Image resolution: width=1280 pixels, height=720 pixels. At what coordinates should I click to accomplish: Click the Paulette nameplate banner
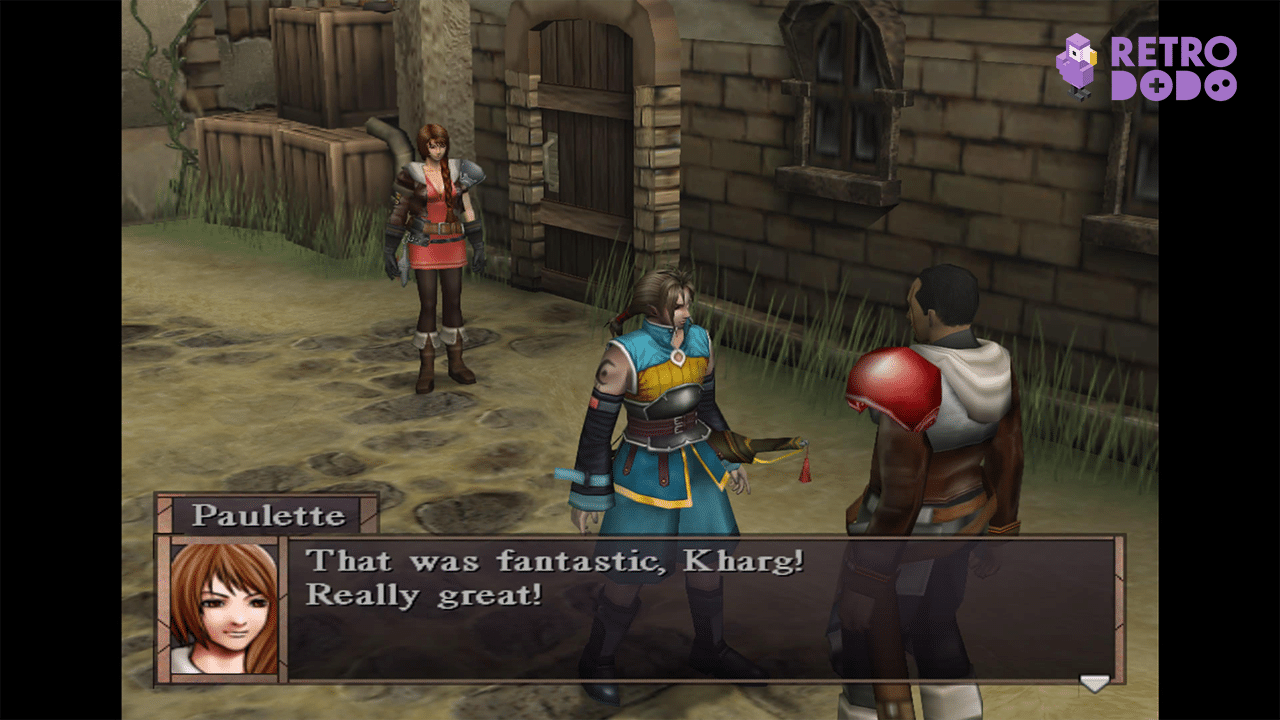point(265,513)
